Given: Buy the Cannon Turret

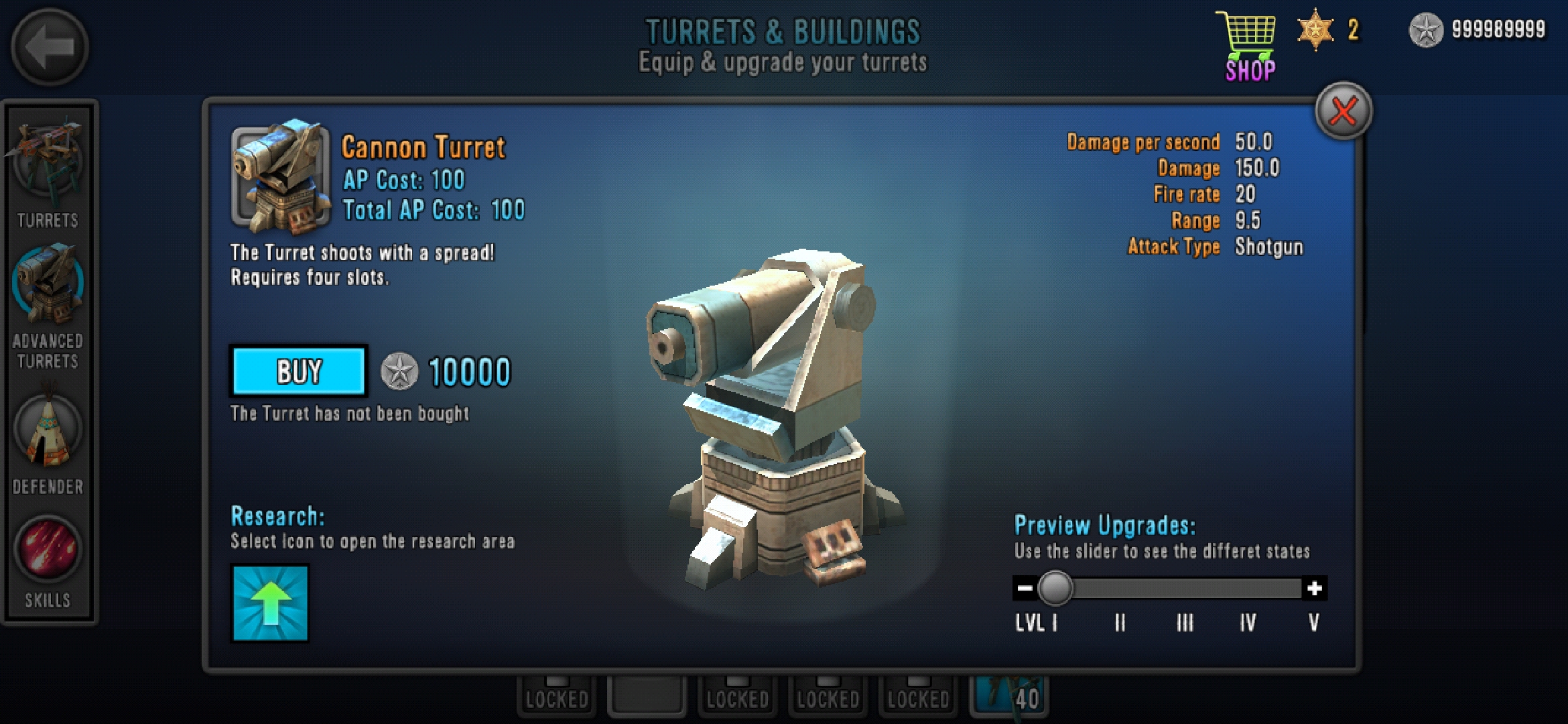Looking at the screenshot, I should 299,371.
